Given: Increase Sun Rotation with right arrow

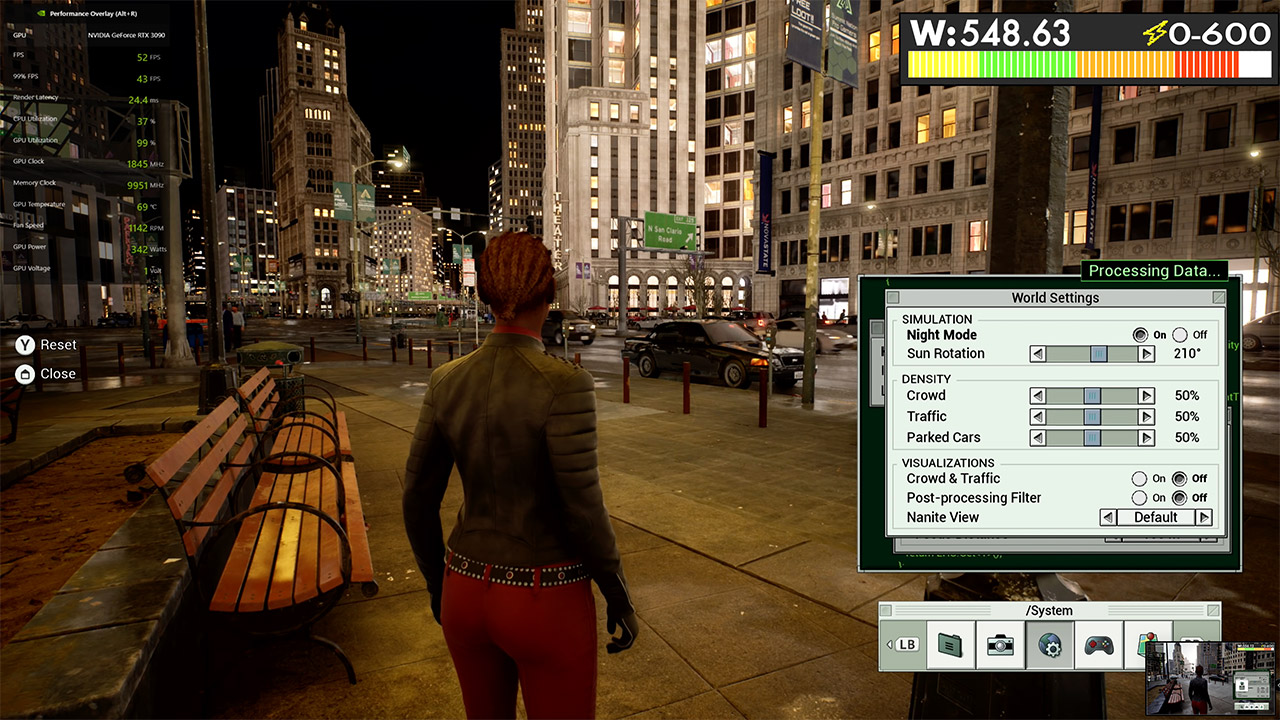Looking at the screenshot, I should click(1146, 354).
